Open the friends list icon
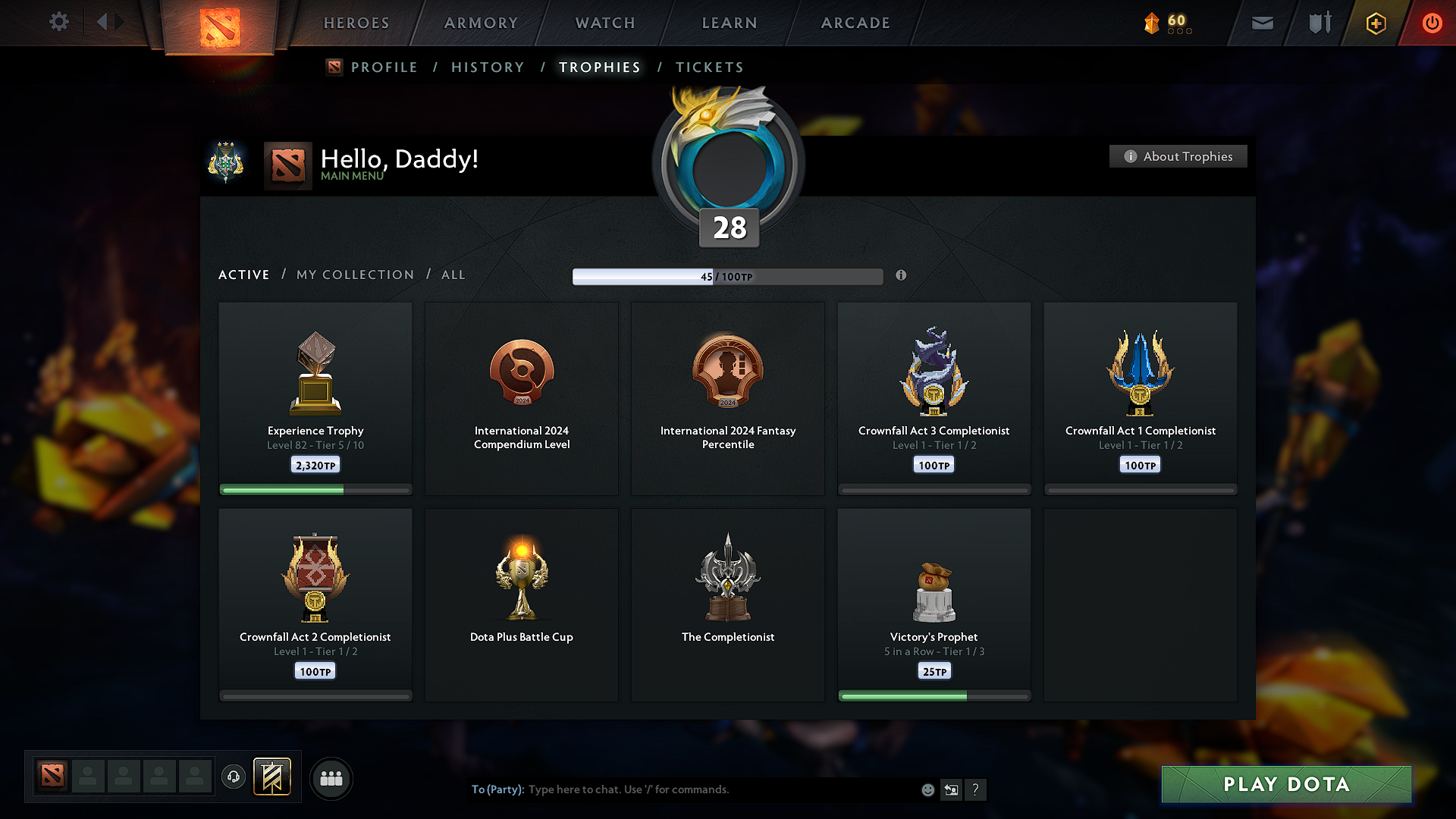 [x=331, y=778]
